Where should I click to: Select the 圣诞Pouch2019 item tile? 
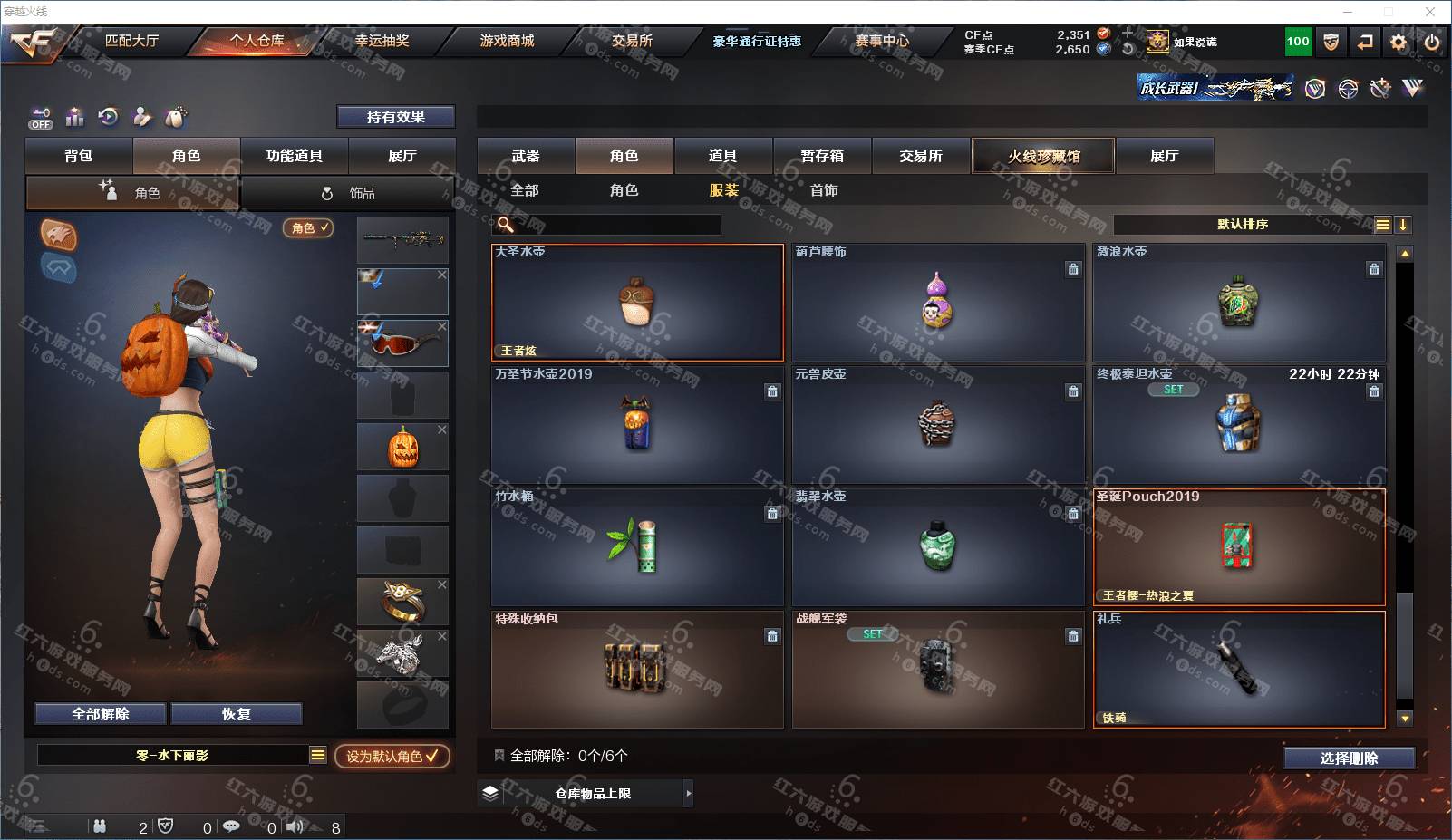pos(1239,547)
